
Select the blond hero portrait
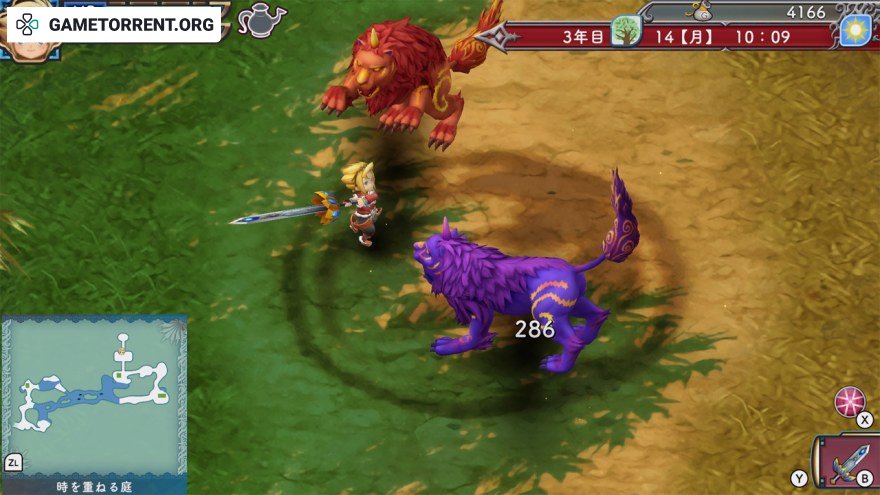pyautogui.click(x=30, y=48)
